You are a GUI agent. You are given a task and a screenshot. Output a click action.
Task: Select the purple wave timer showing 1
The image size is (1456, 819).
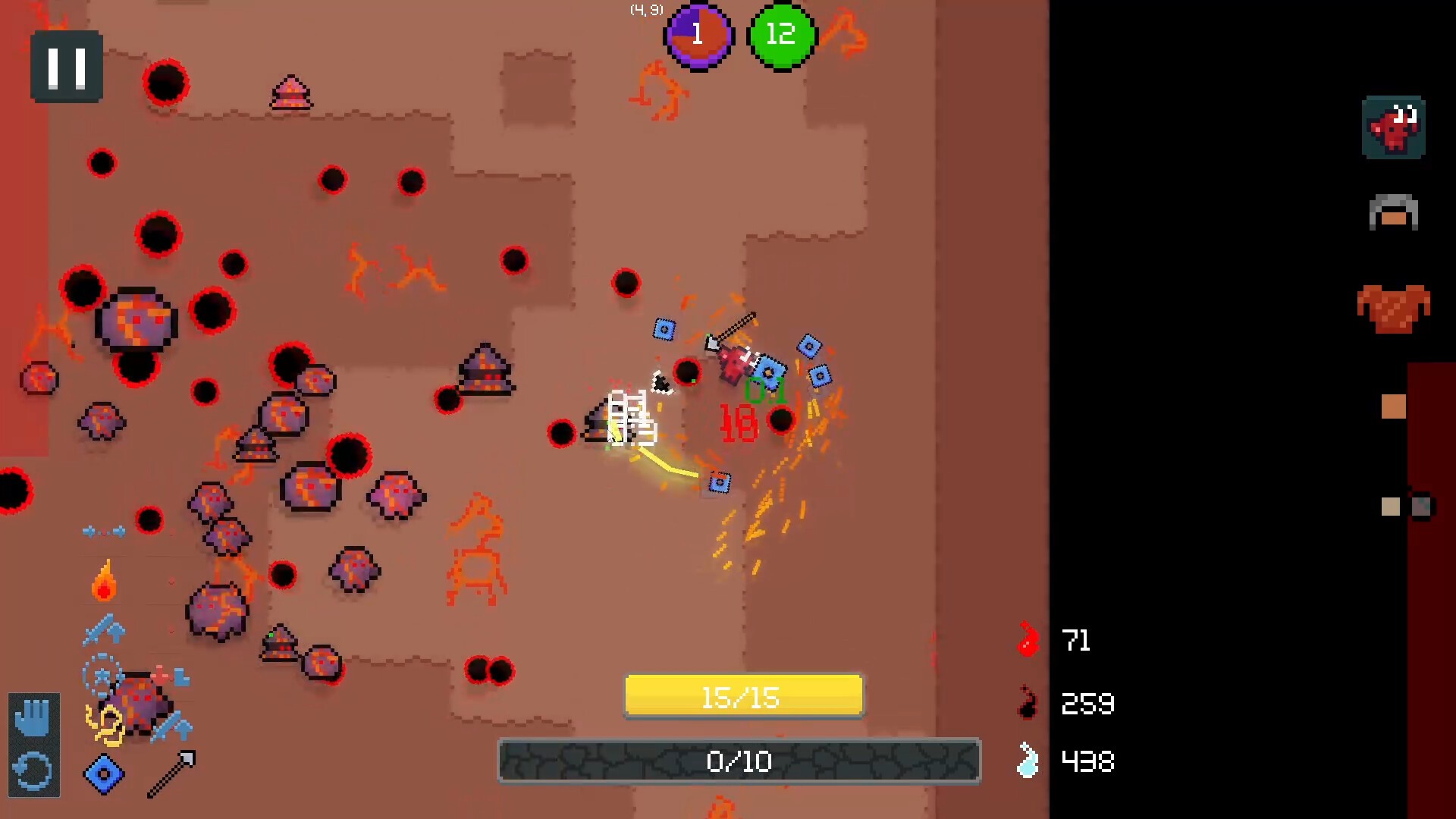pyautogui.click(x=698, y=36)
